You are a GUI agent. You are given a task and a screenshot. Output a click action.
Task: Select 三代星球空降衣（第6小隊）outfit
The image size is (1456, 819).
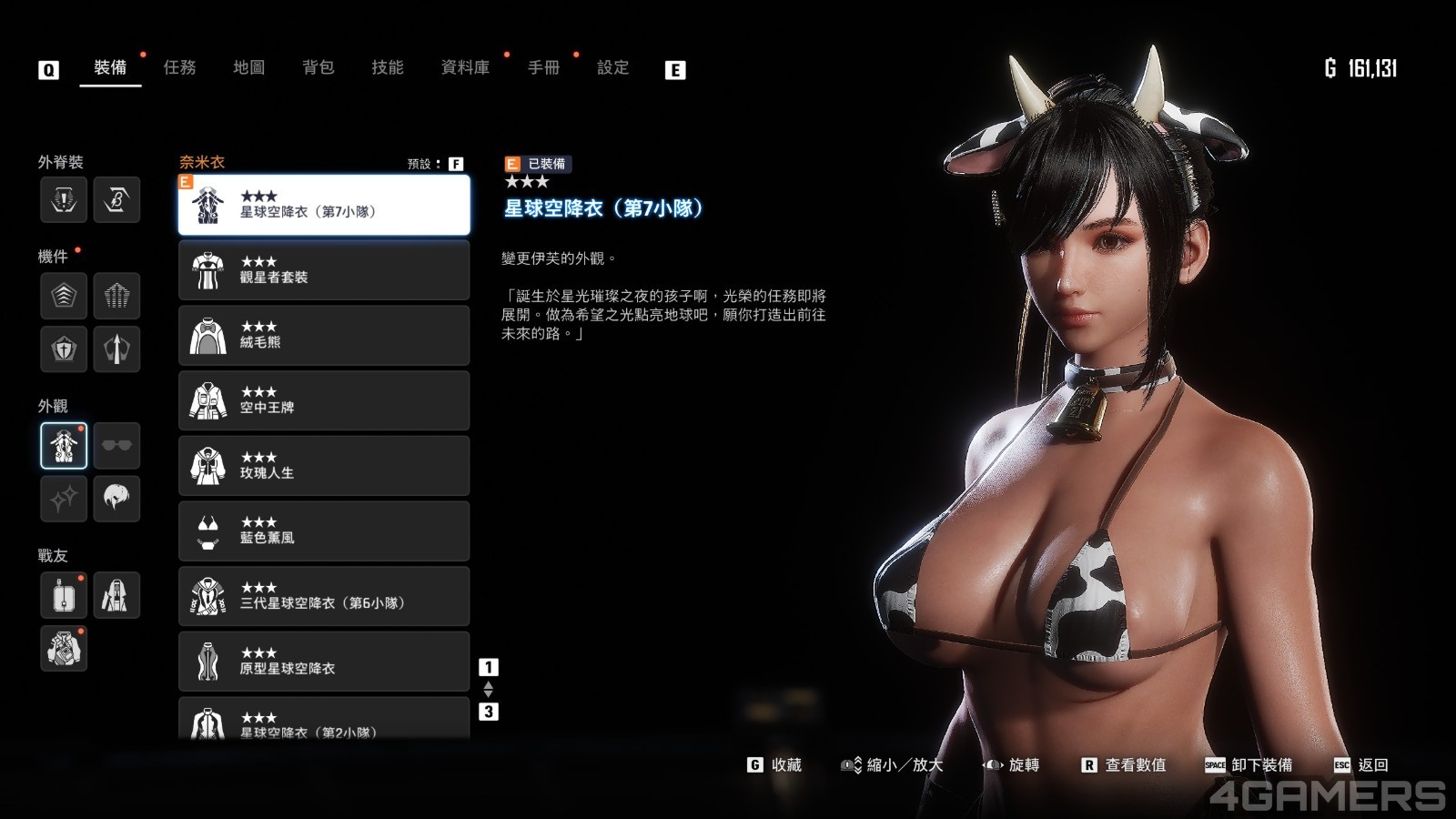coord(324,596)
